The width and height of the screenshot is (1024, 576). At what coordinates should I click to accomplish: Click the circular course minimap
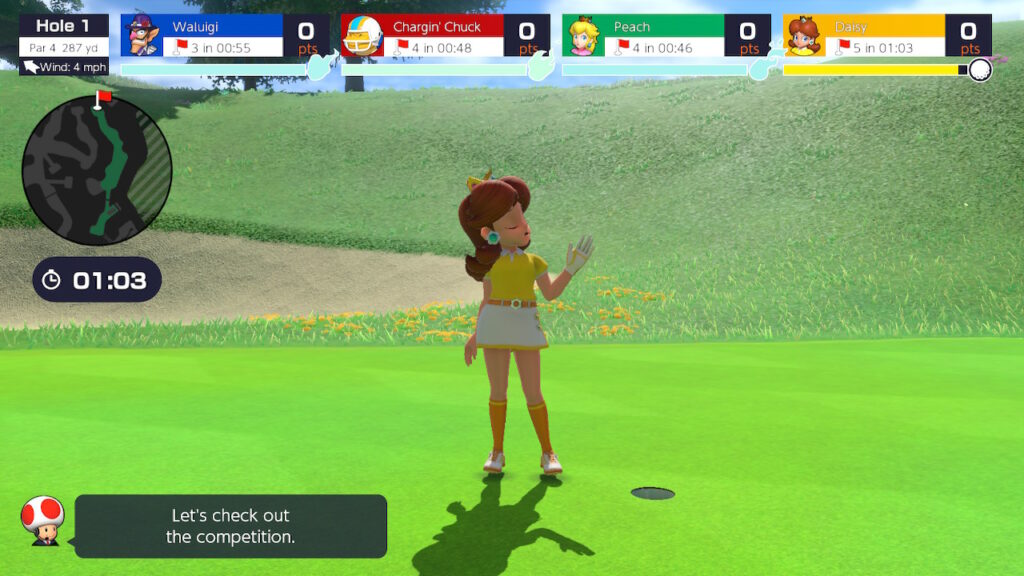pyautogui.click(x=97, y=170)
